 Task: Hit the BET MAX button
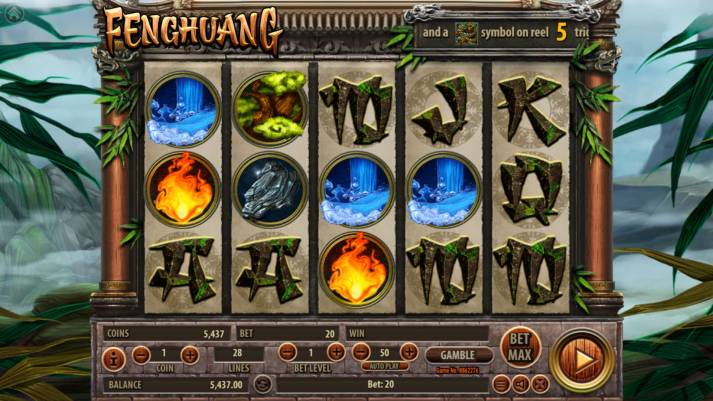pyautogui.click(x=520, y=347)
